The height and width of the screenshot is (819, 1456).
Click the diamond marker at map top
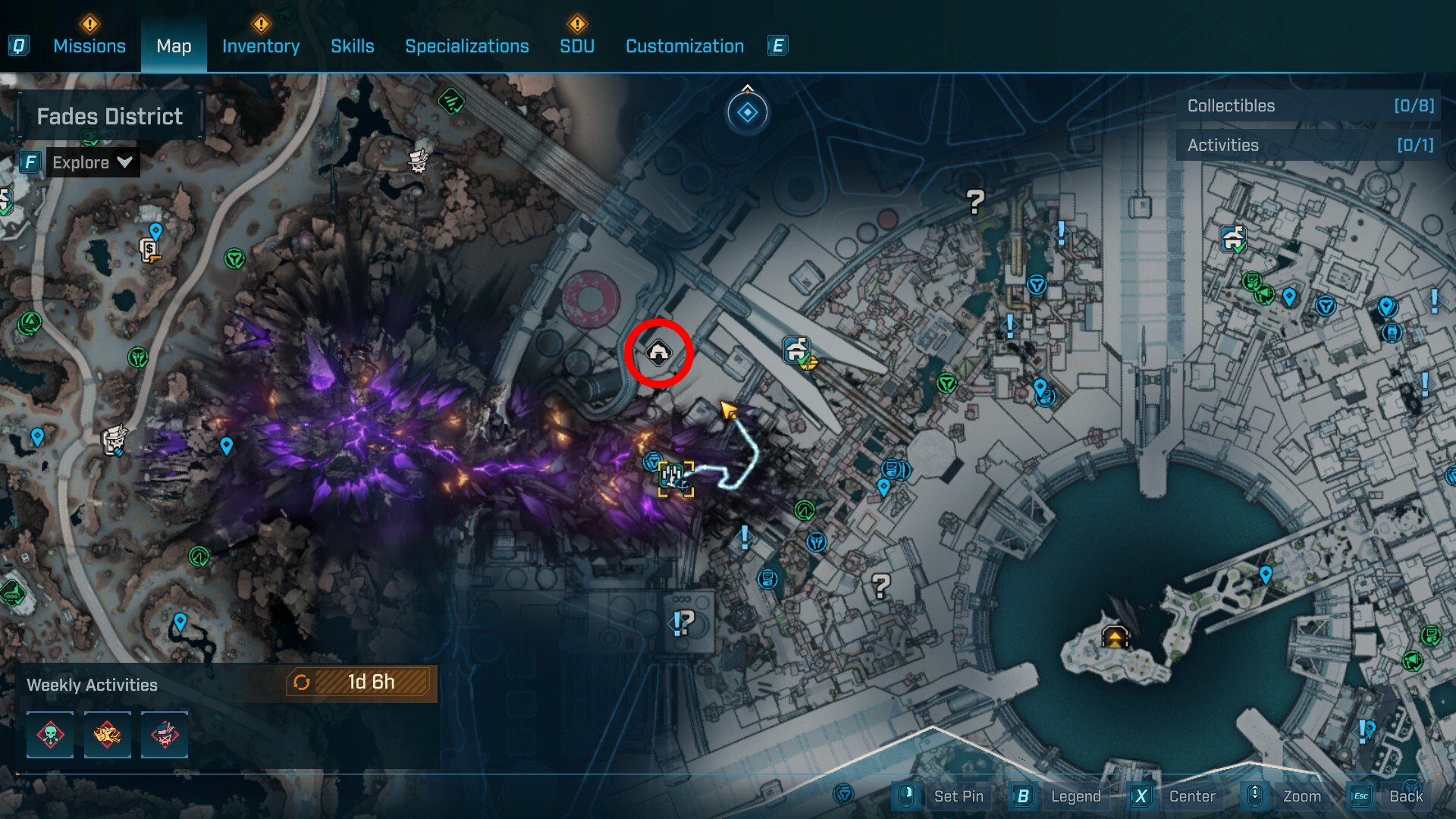(x=748, y=113)
